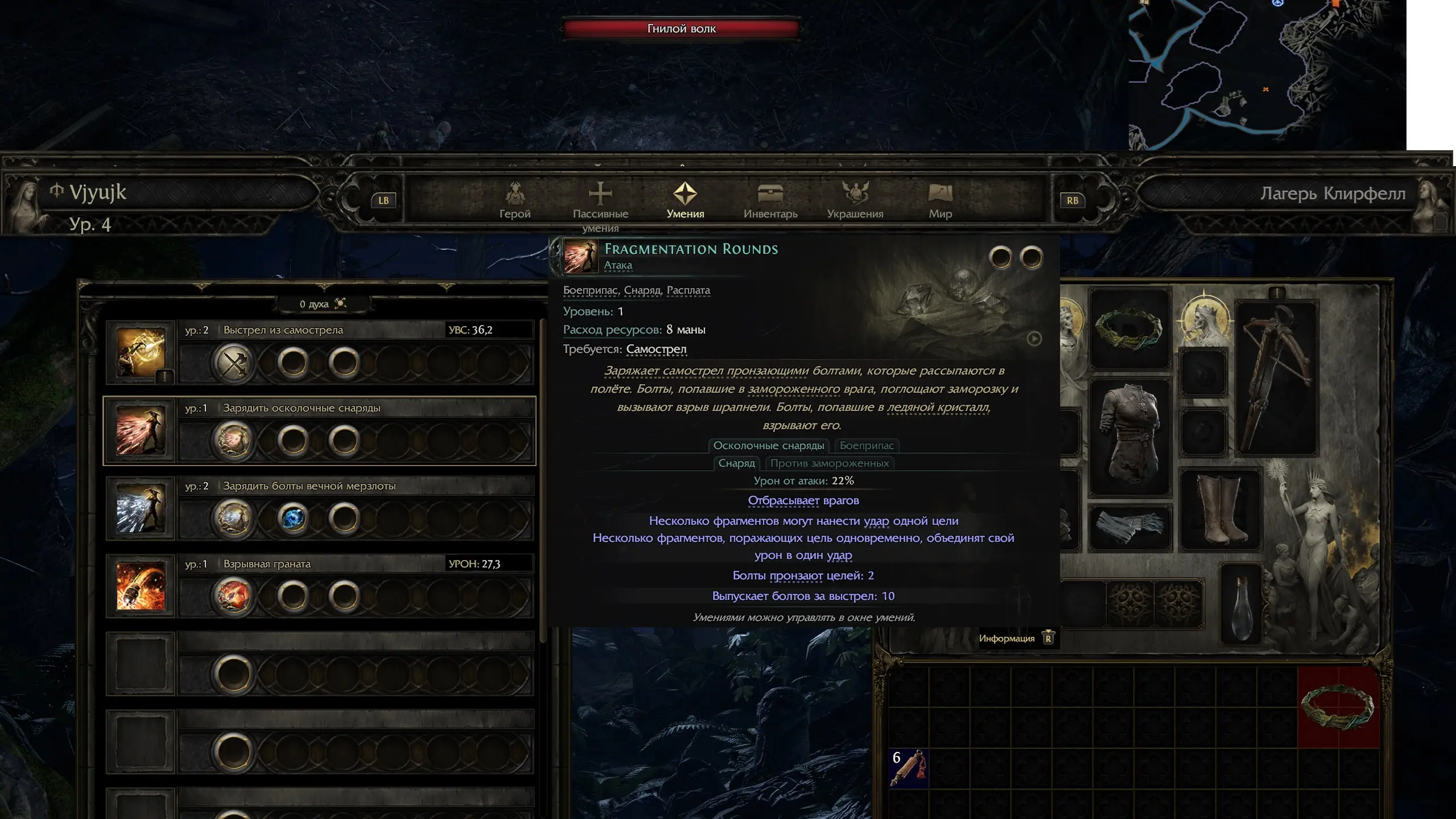This screenshot has width=1456, height=819.
Task: Switch to the Украшения tab
Action: pos(855,200)
